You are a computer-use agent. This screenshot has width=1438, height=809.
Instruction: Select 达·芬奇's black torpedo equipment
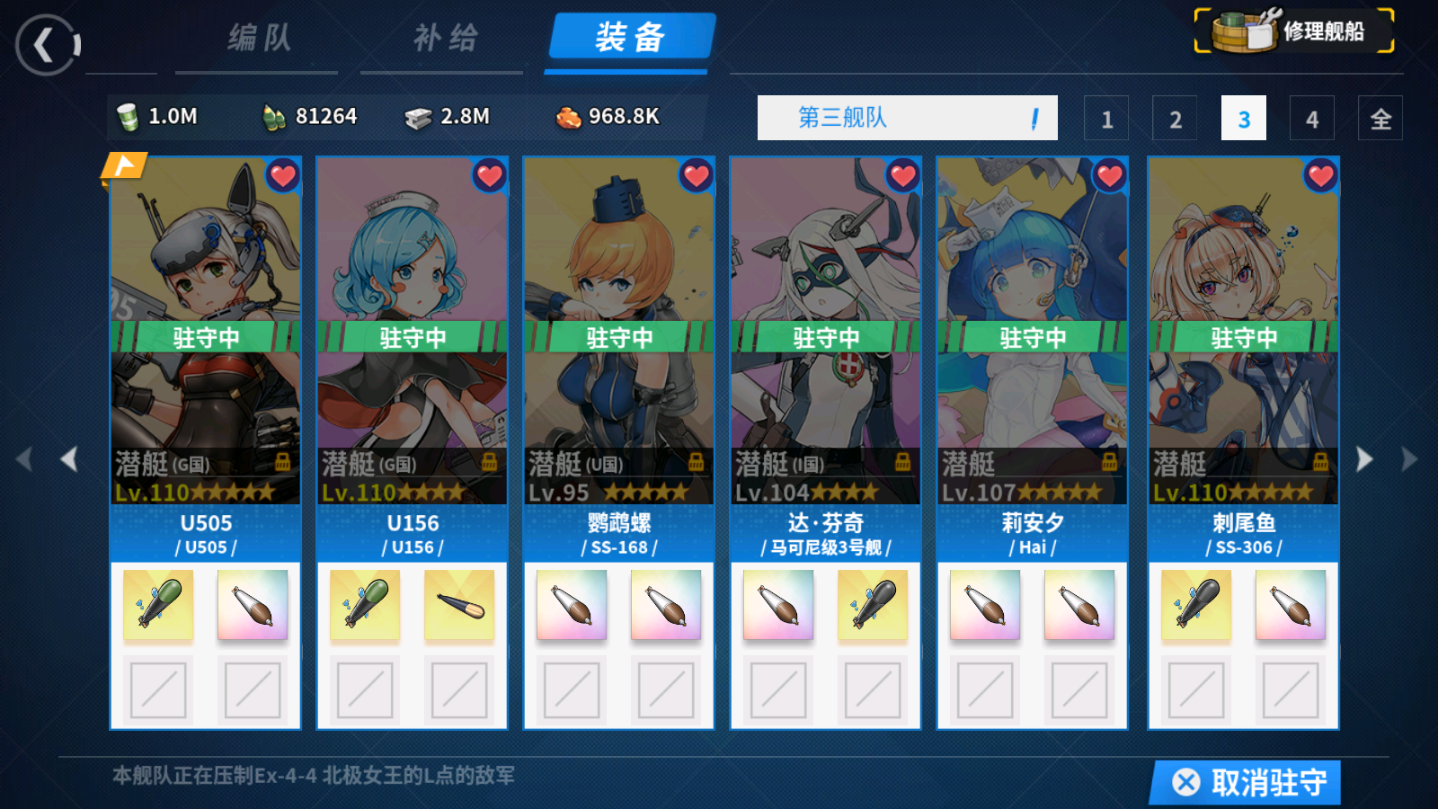pyautogui.click(x=872, y=604)
